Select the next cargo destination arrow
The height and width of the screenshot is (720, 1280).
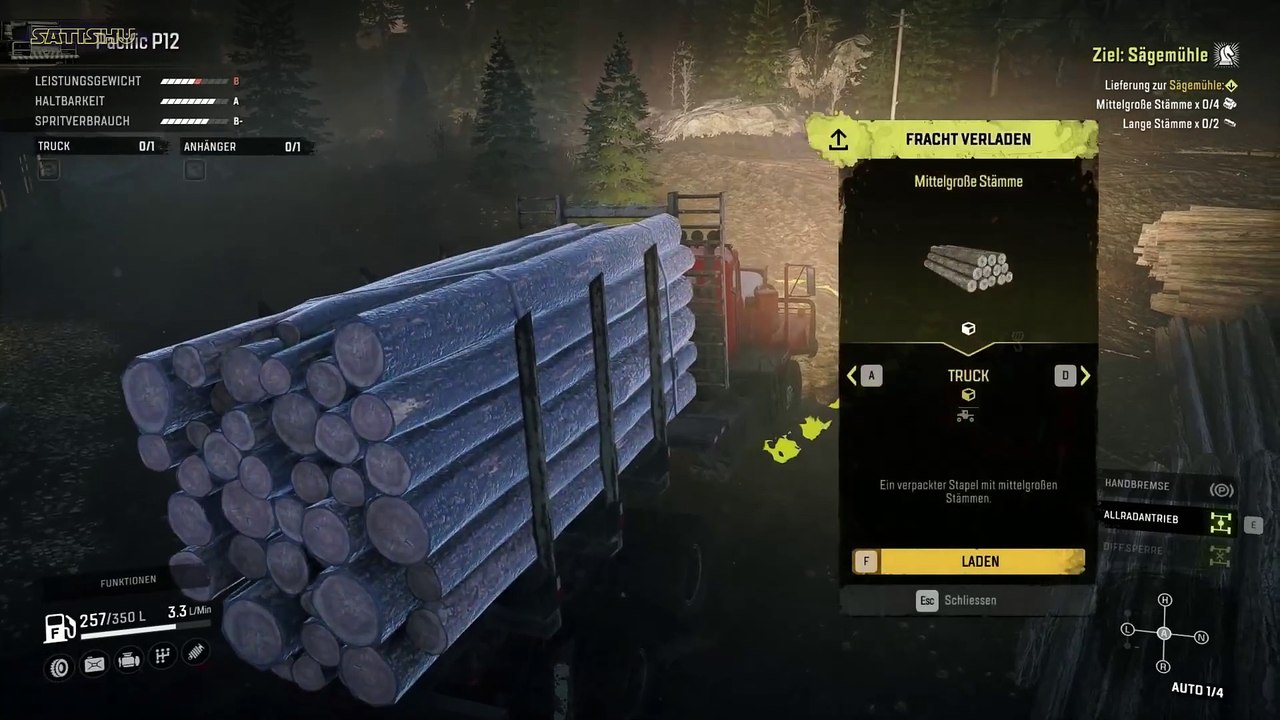click(1085, 376)
